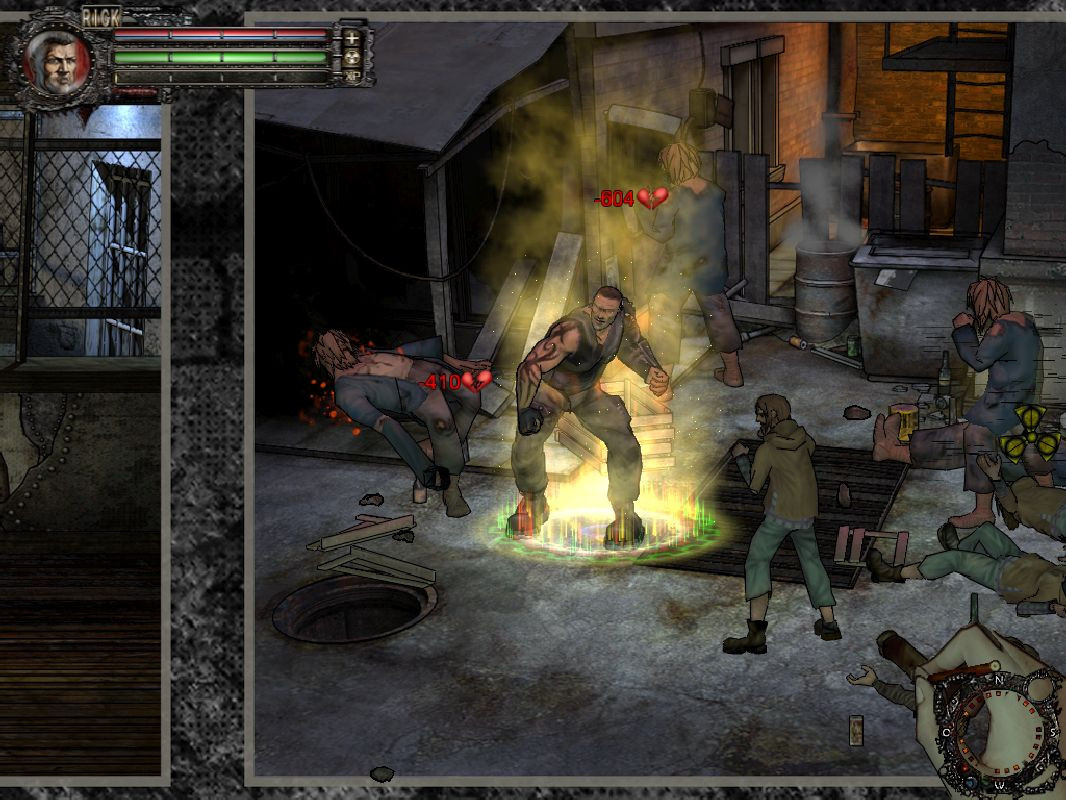This screenshot has height=800, width=1066.
Task: Click the plus button beside the health bar
Action: coord(352,38)
